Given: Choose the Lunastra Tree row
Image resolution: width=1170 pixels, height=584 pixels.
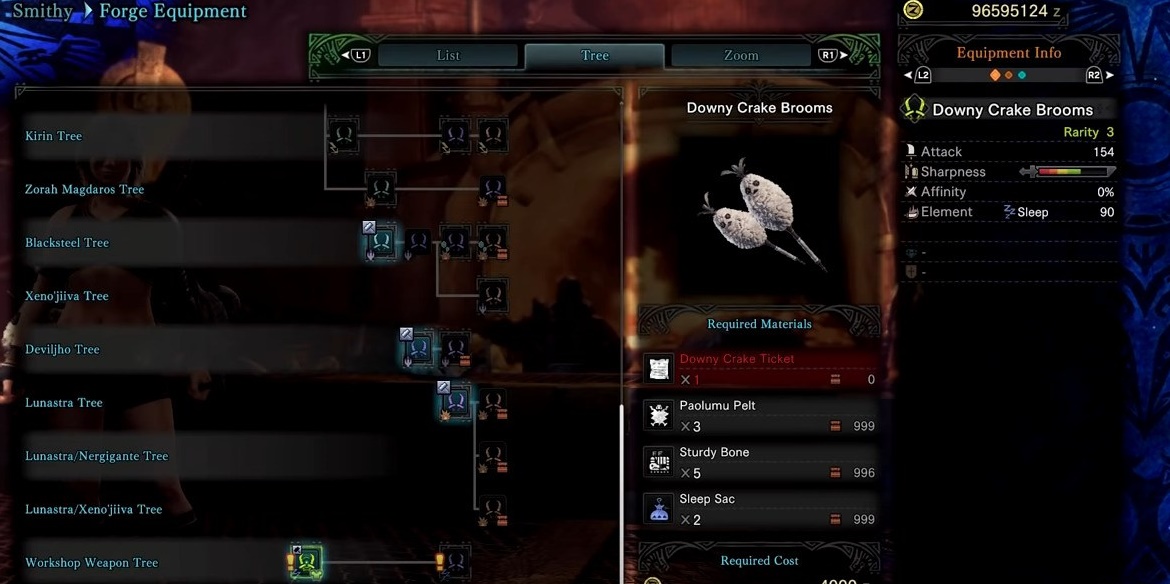Looking at the screenshot, I should pyautogui.click(x=64, y=403).
